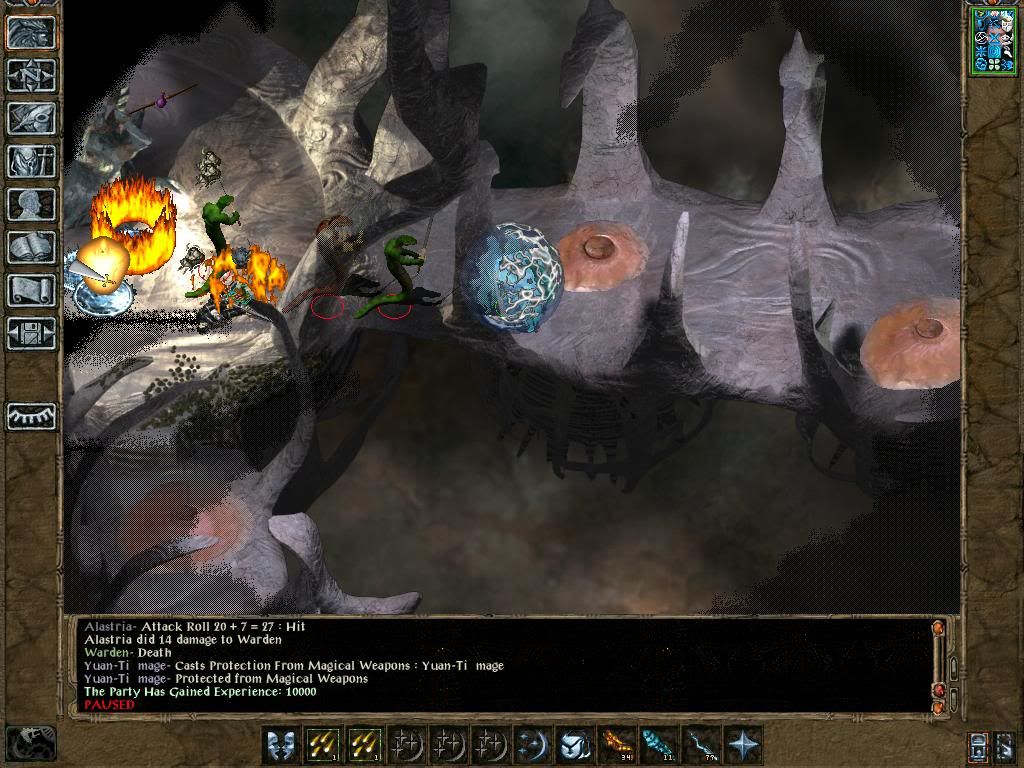Click the talk mask icon
The height and width of the screenshot is (768, 1024).
click(x=280, y=745)
